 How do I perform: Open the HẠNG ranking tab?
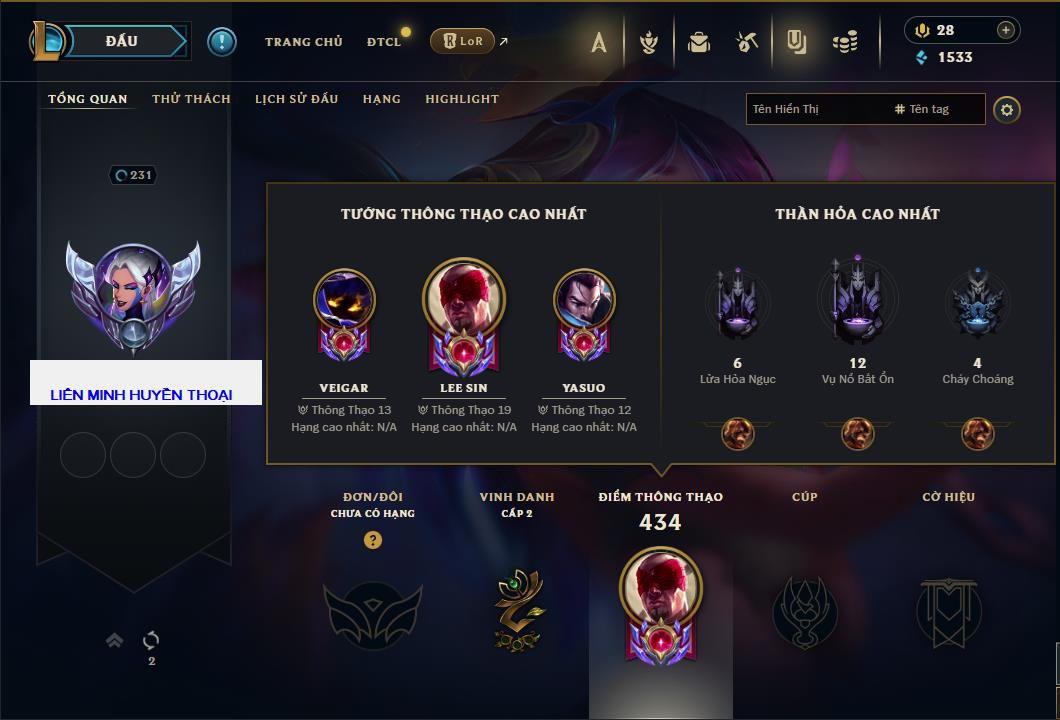point(381,99)
